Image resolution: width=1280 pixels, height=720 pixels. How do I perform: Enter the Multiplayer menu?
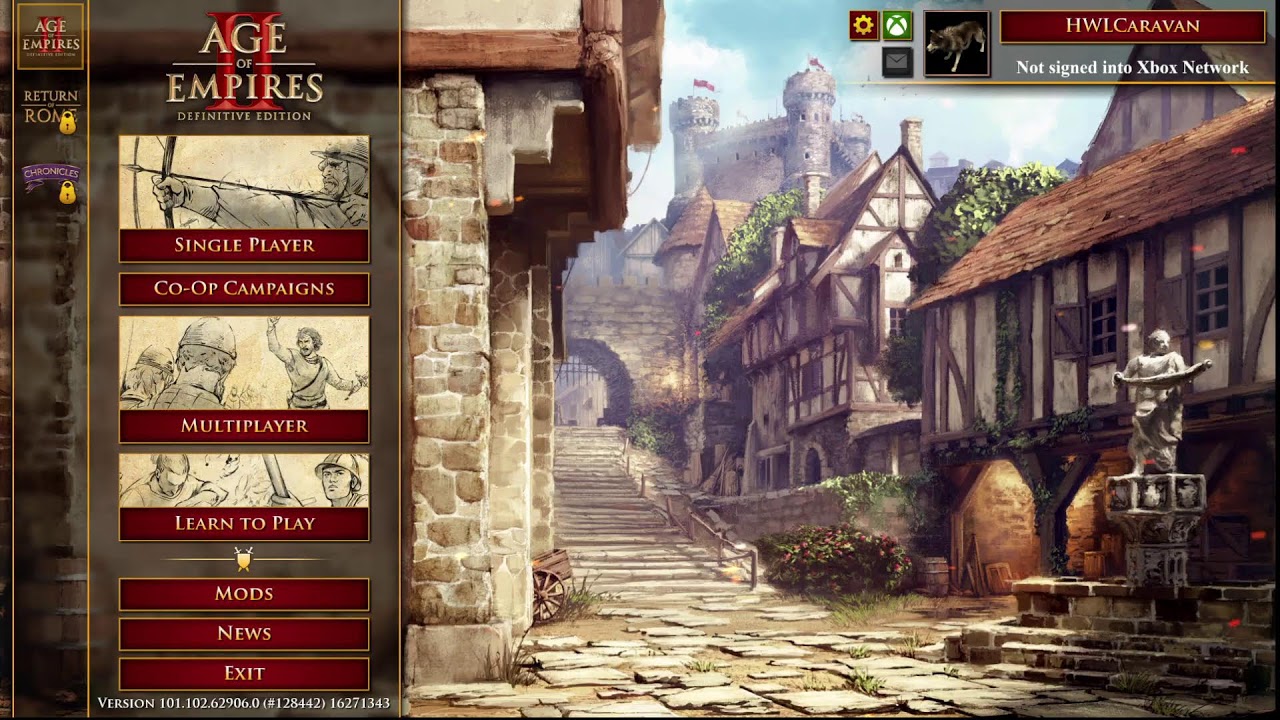click(244, 425)
